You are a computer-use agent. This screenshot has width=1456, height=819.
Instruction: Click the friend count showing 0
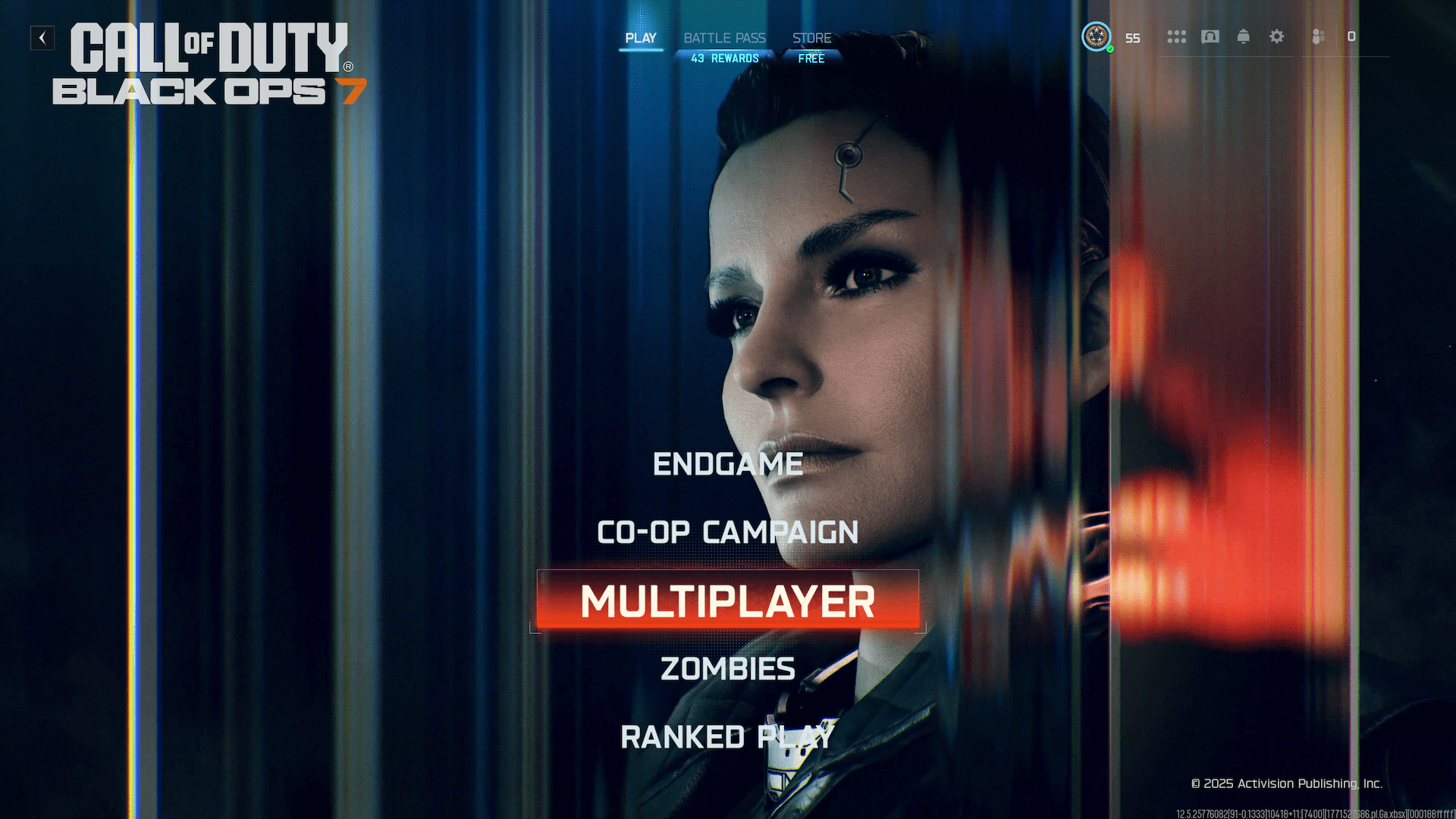point(1351,36)
